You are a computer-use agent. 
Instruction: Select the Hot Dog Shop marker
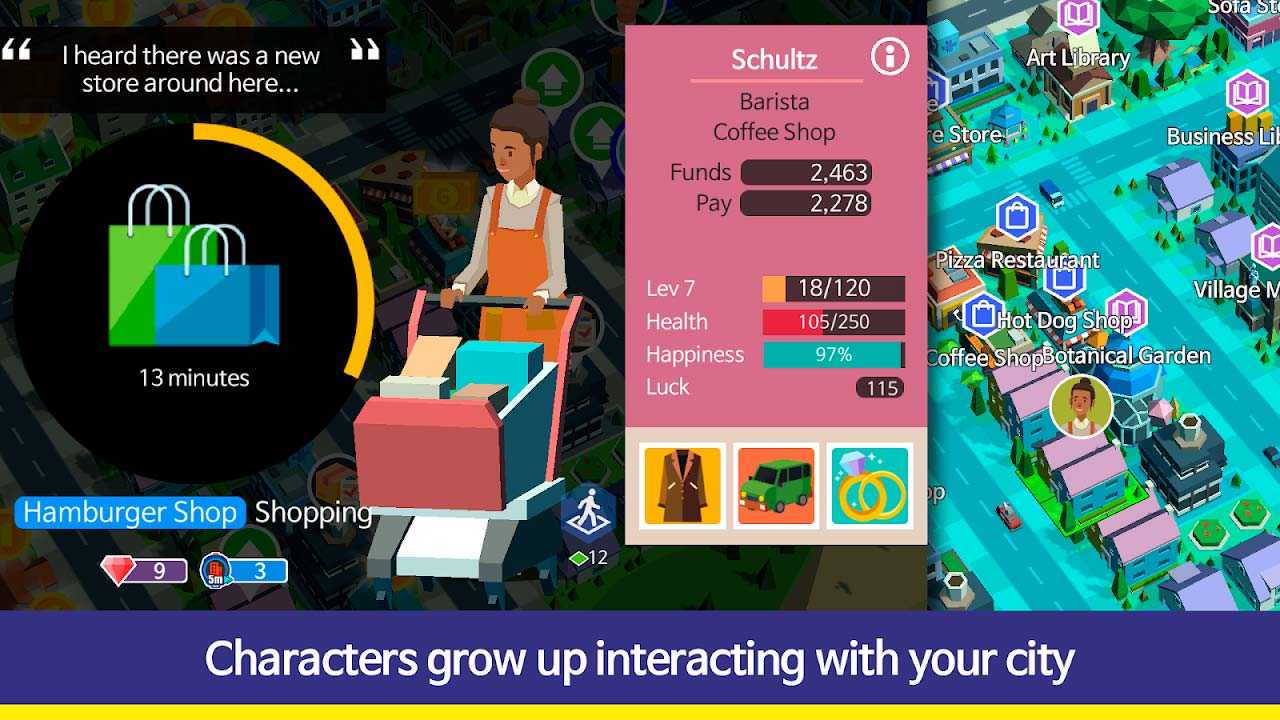coord(984,315)
